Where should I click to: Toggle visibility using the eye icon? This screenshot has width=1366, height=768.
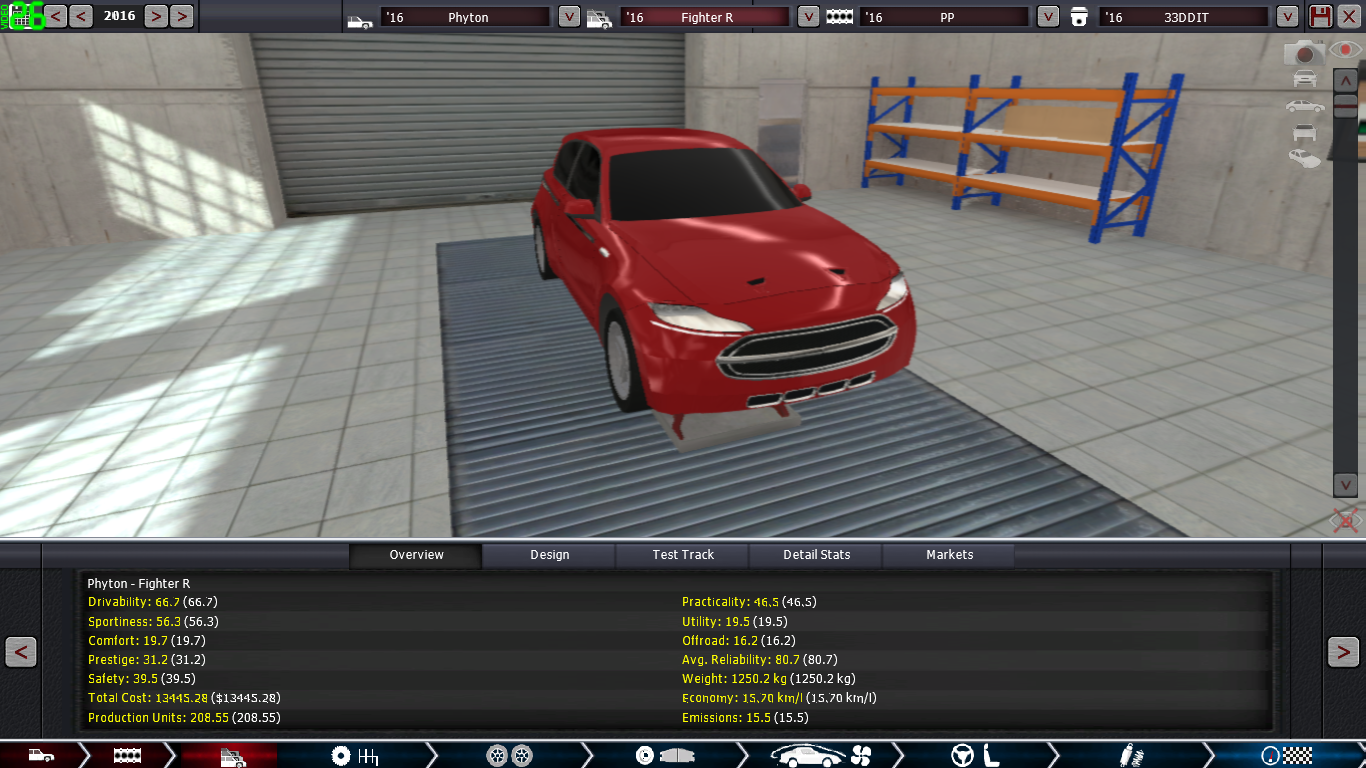[1346, 50]
